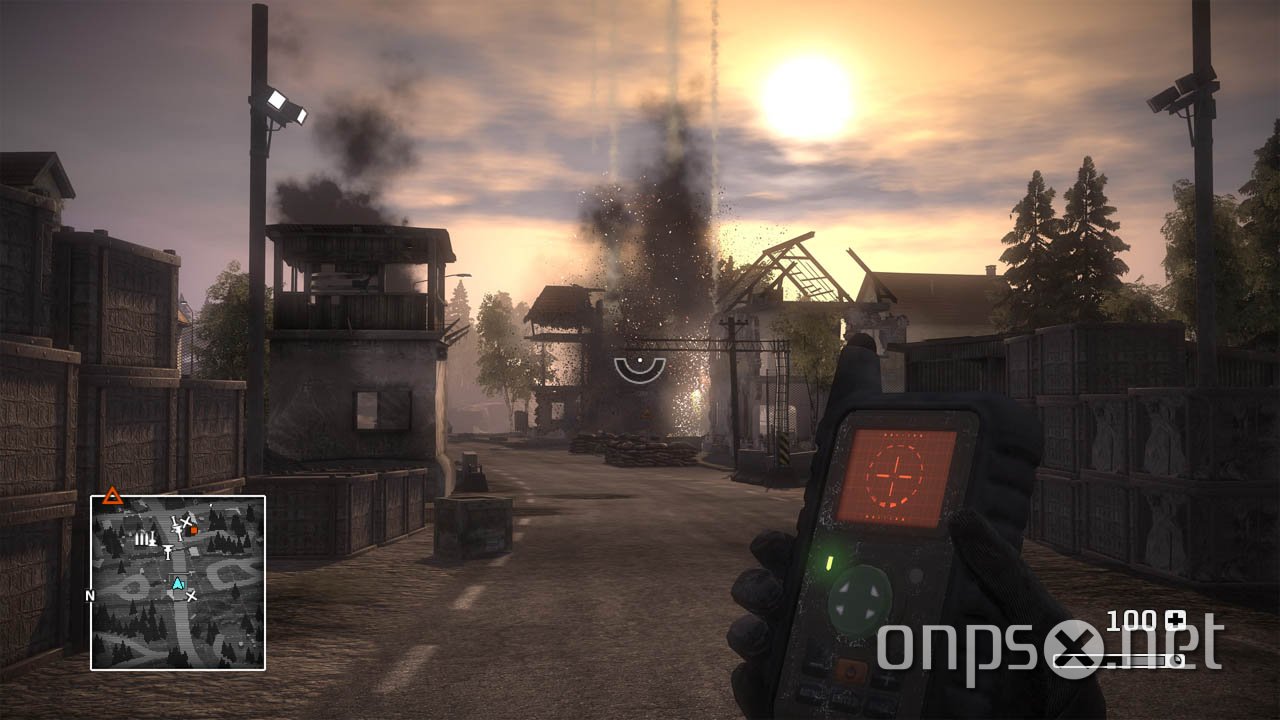Select the grenade icon on the ammo bar
The image size is (1280, 720).
click(1176, 660)
